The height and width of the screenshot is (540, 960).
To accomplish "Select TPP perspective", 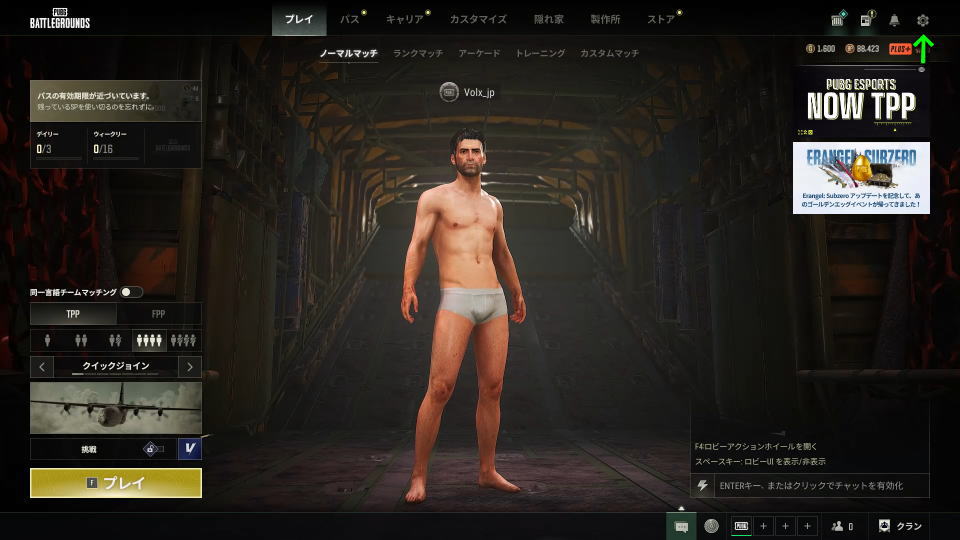I will point(73,314).
